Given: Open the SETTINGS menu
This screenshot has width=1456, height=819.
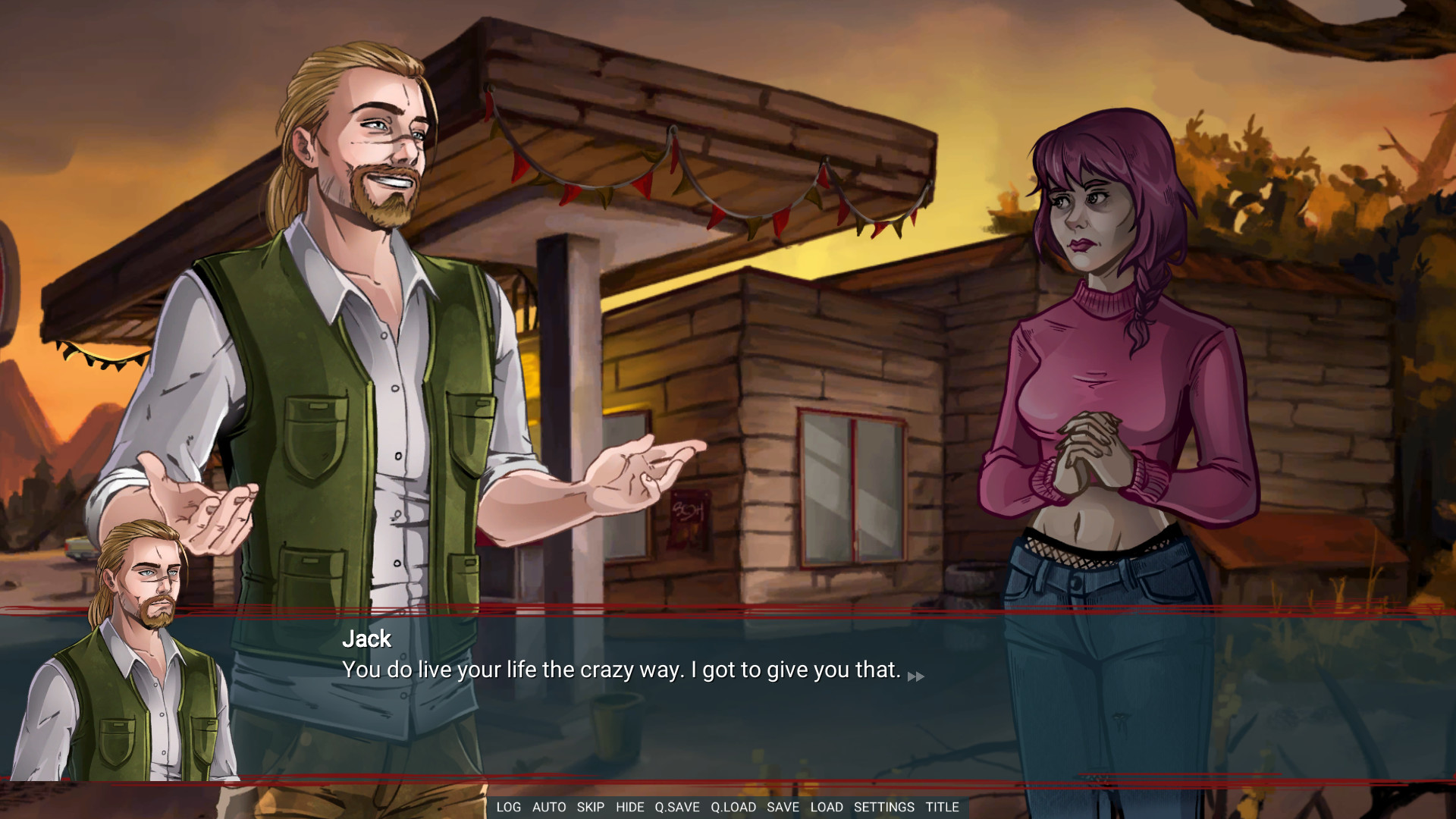Looking at the screenshot, I should coord(884,807).
